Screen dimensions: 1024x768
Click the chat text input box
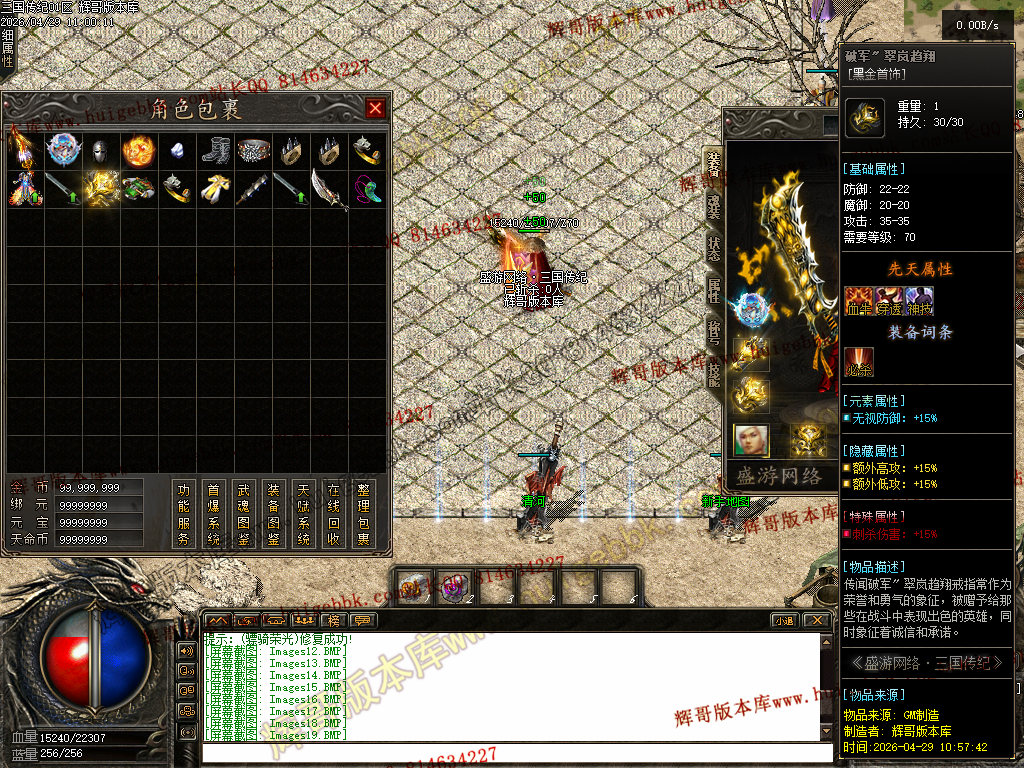(515, 753)
